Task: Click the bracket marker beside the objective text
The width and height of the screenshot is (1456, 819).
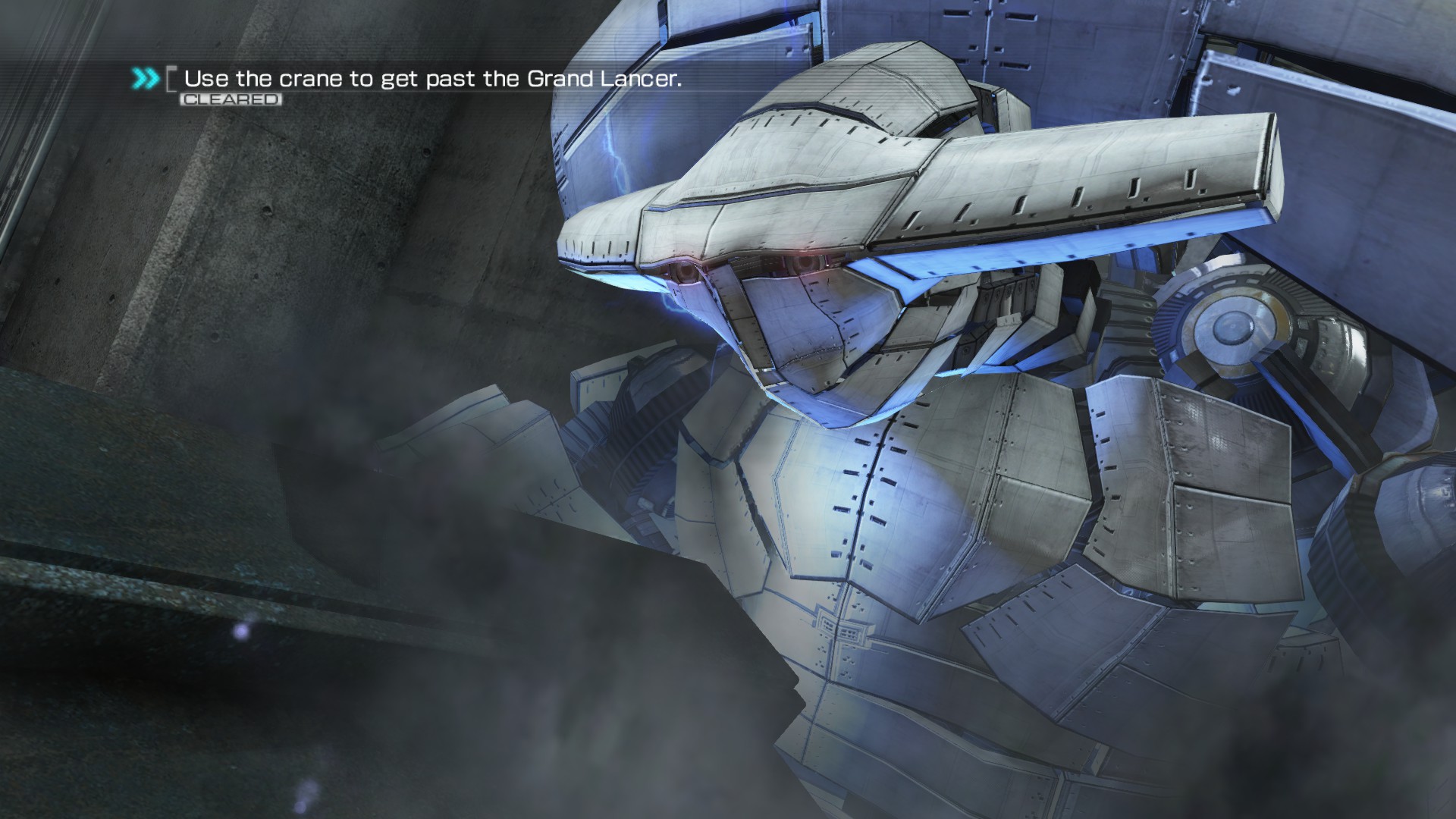Action: (x=171, y=78)
